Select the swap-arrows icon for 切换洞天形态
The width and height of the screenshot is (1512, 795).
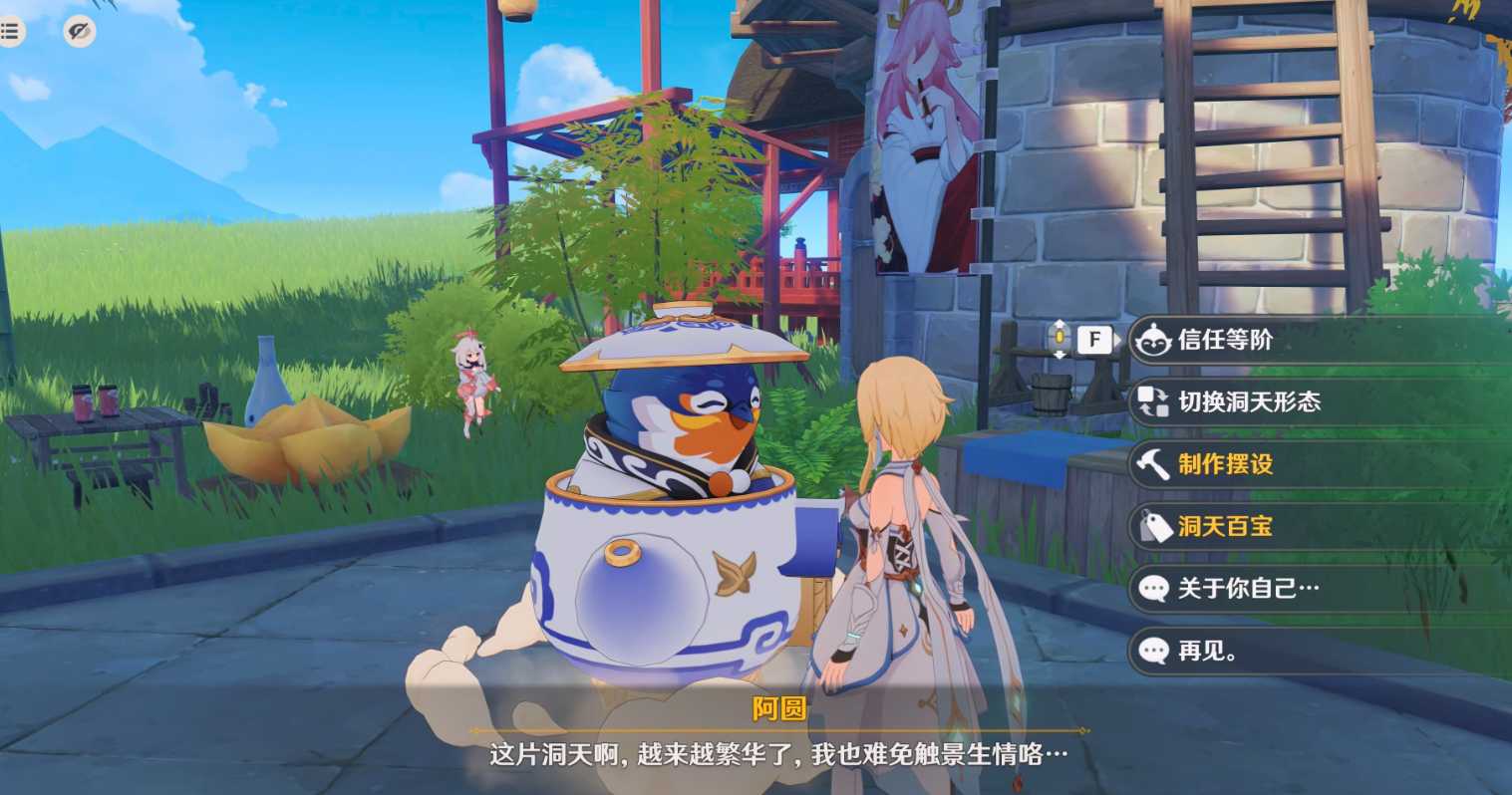[x=1151, y=402]
